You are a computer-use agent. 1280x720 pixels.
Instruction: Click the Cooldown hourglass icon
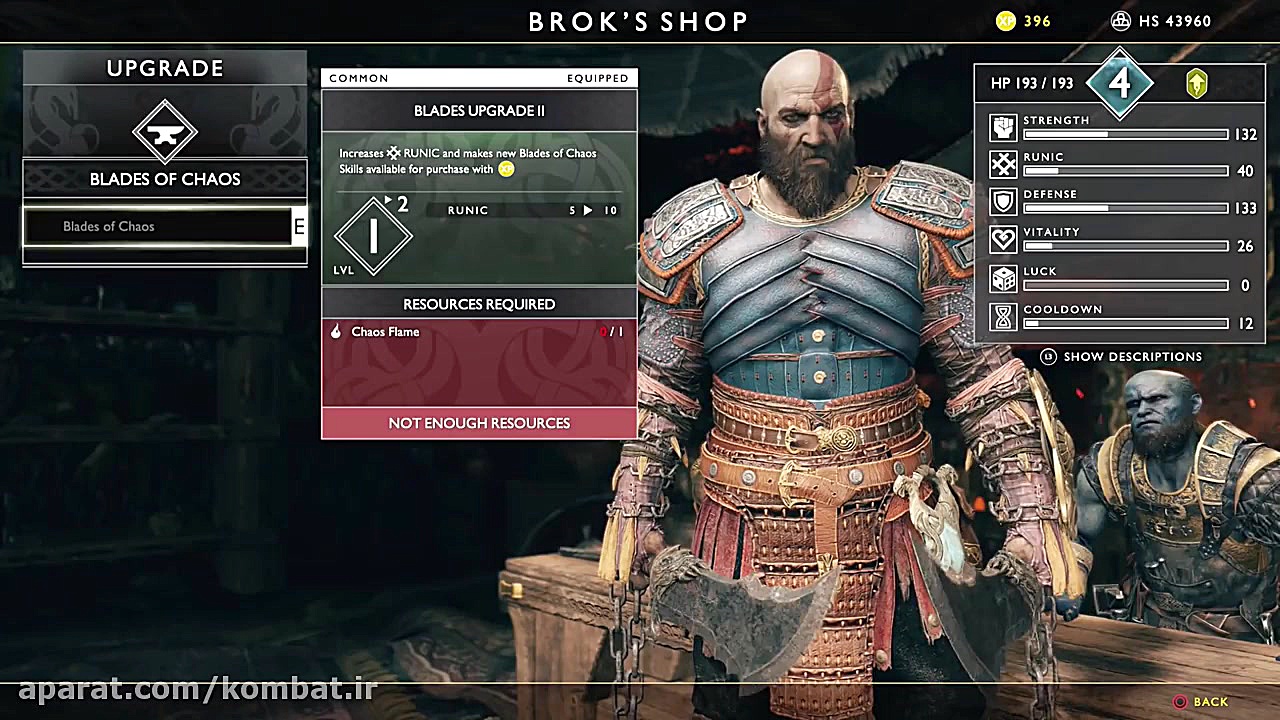click(x=1002, y=316)
